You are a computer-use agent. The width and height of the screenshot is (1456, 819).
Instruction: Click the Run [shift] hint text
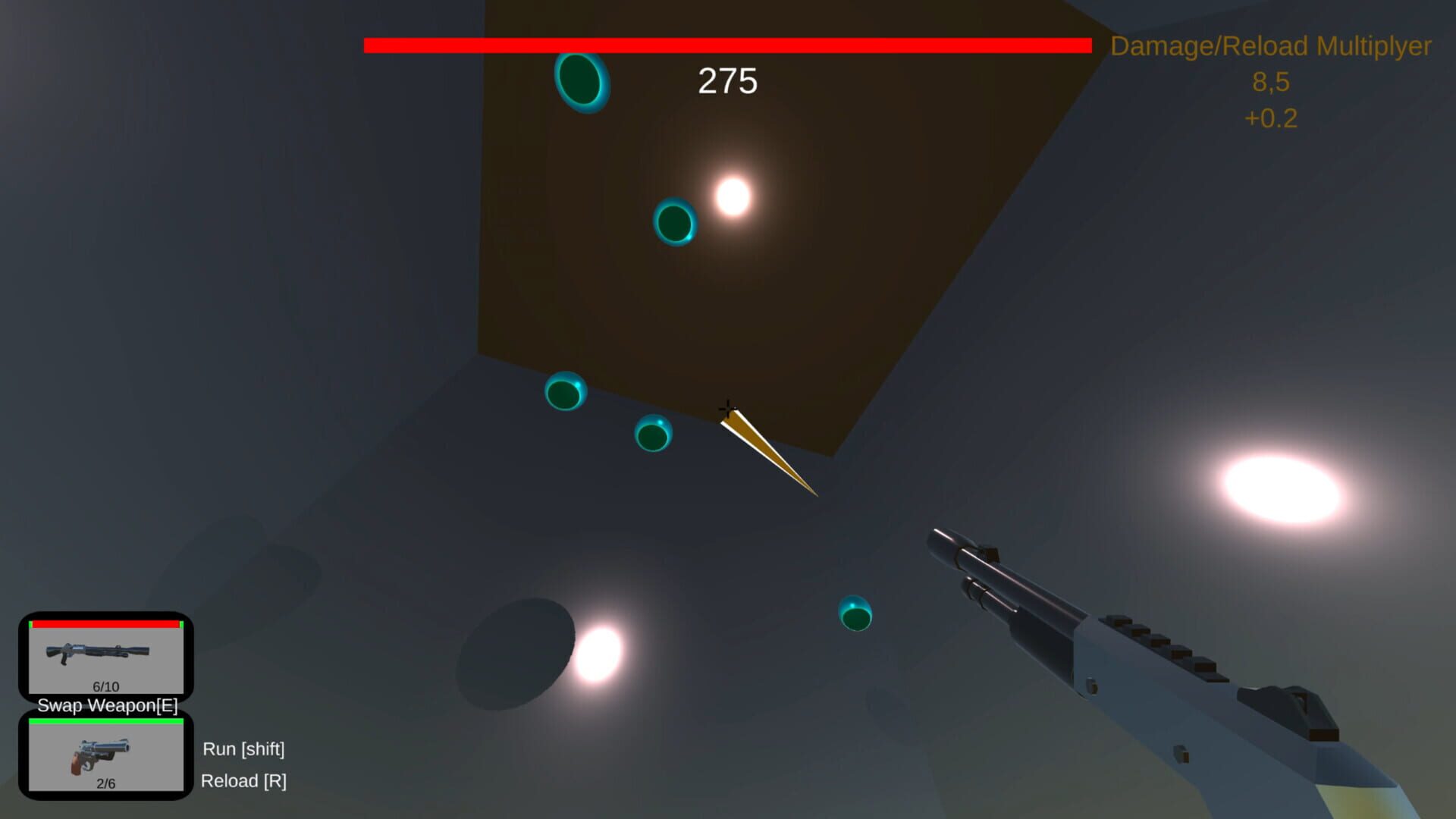[244, 749]
